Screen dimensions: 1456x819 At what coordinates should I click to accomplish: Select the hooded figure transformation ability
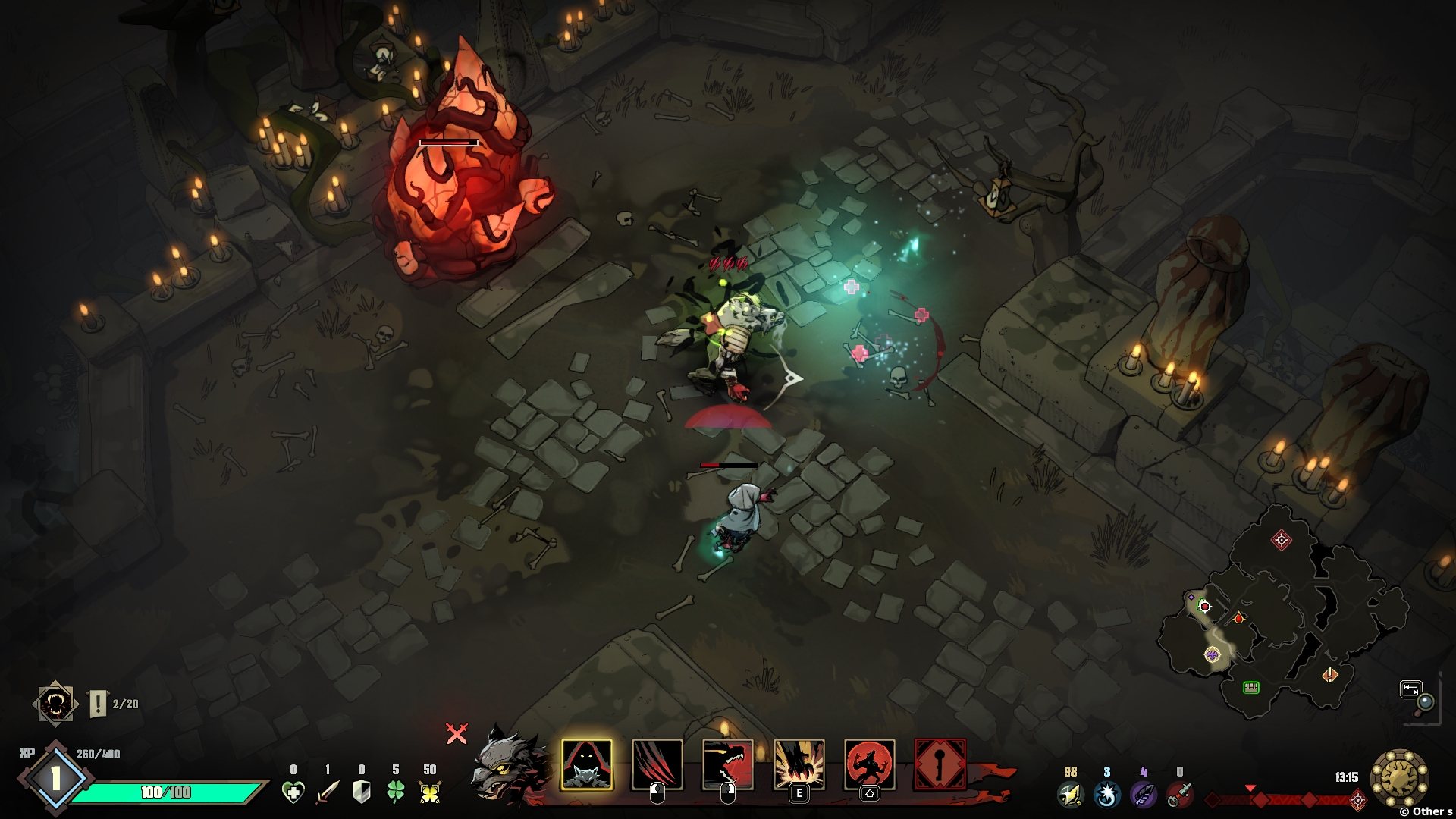click(x=586, y=764)
